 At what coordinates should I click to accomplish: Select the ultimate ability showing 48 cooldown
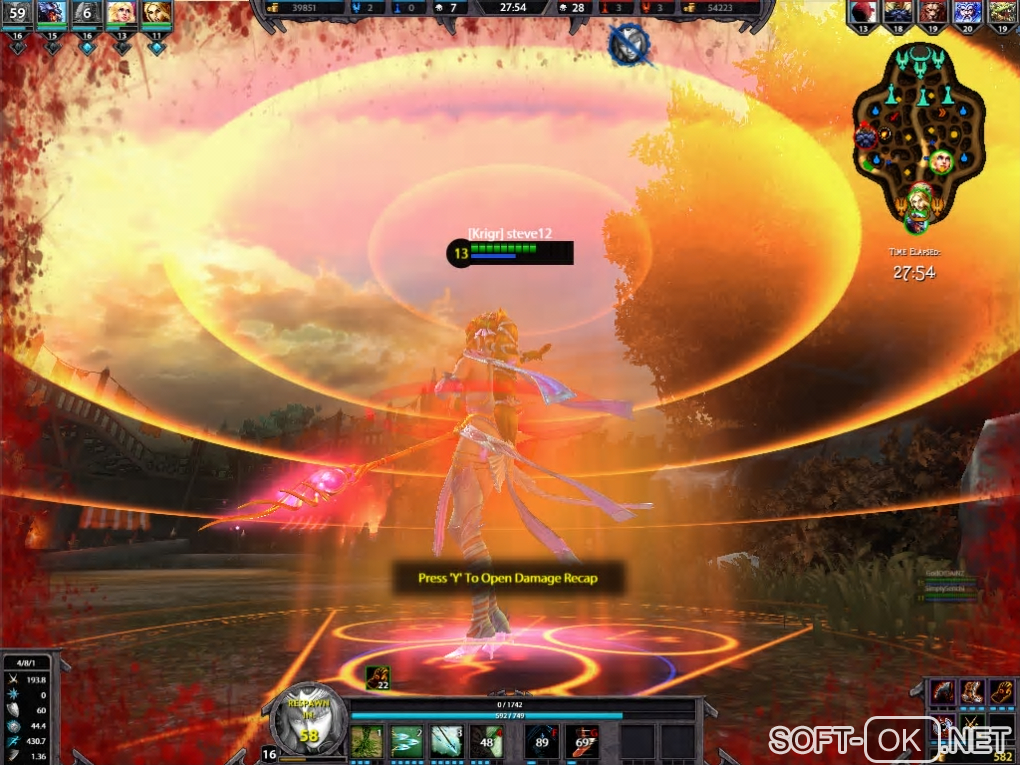pyautogui.click(x=487, y=741)
